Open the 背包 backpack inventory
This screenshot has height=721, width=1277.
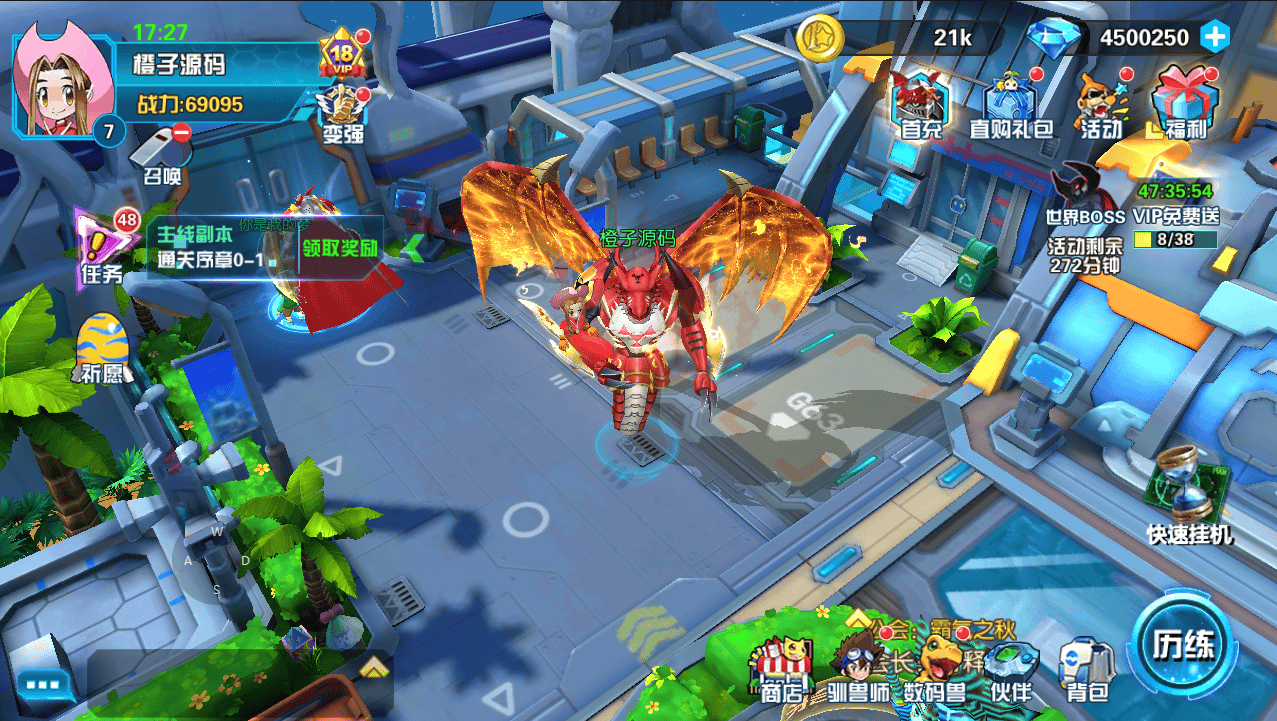point(1086,668)
